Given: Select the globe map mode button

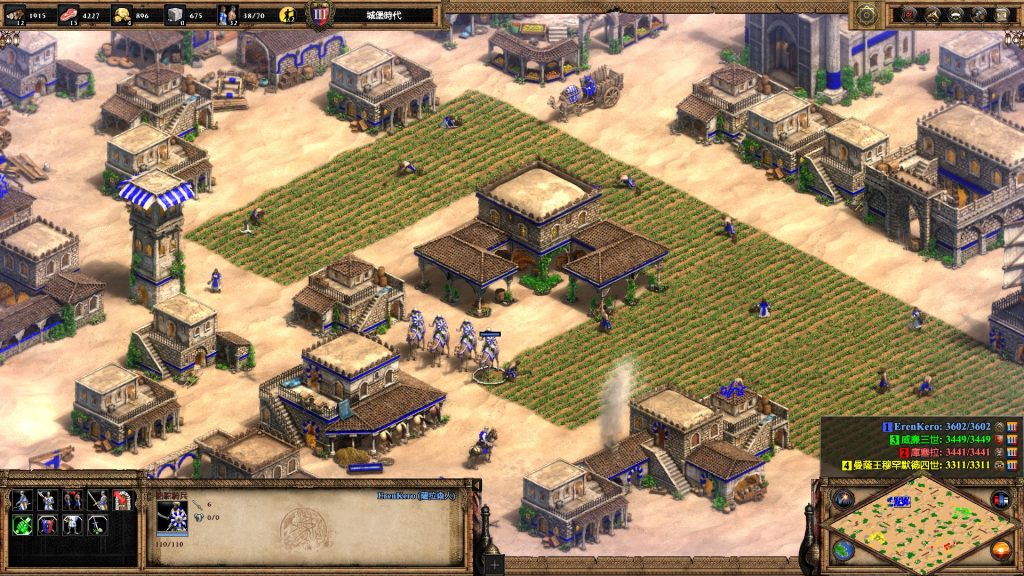Looking at the screenshot, I should 843,549.
